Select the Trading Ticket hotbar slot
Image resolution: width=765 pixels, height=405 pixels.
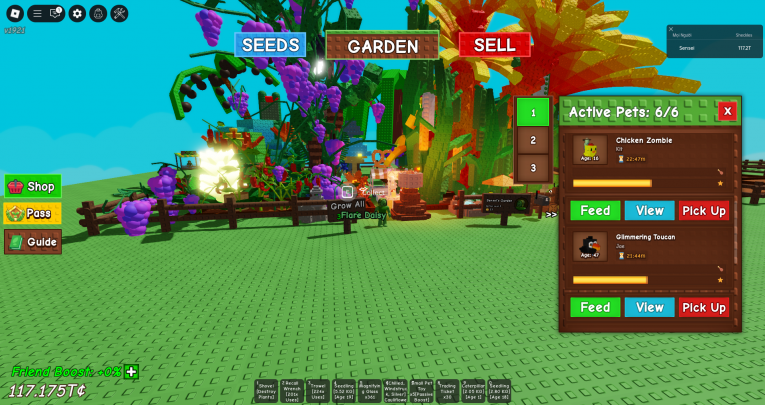coord(448,391)
